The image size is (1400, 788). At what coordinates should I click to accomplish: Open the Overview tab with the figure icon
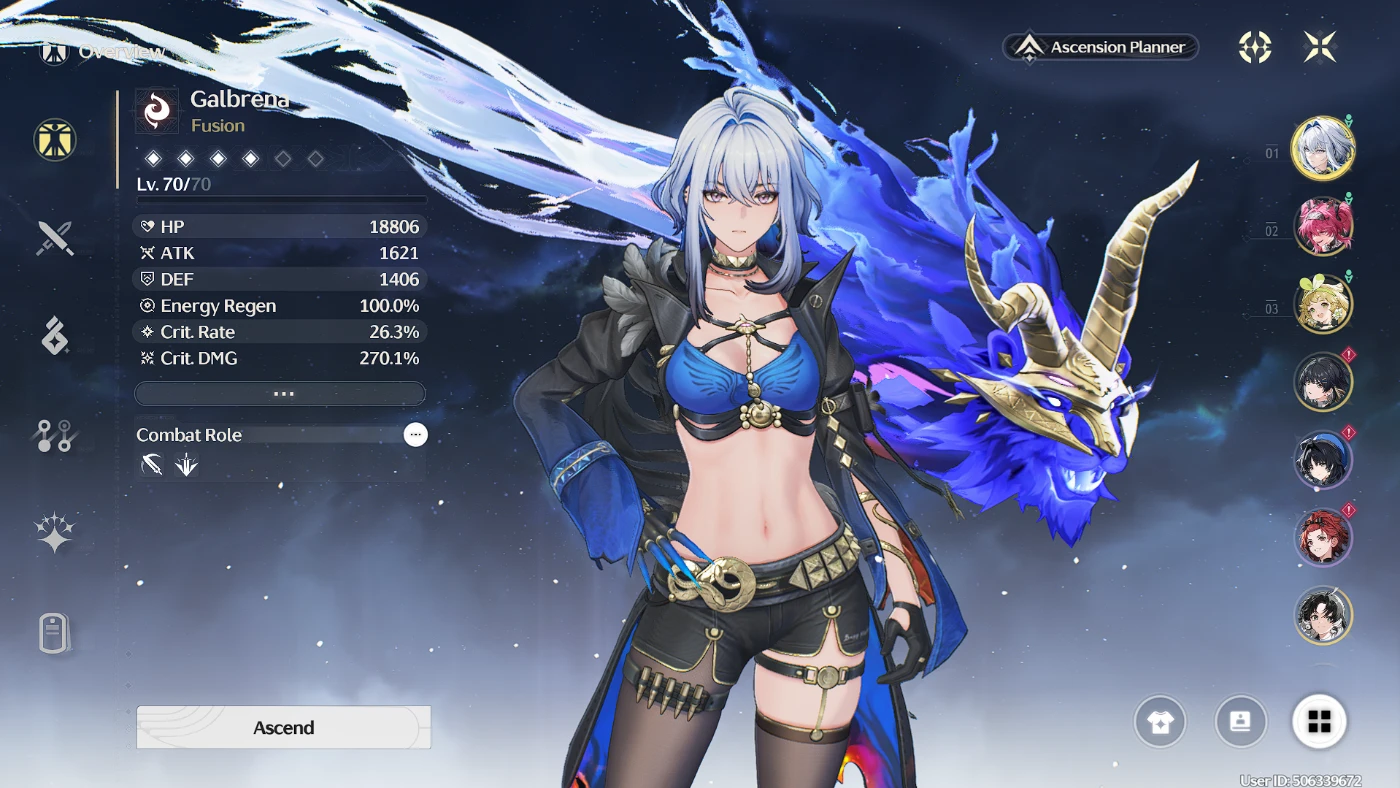pyautogui.click(x=55, y=140)
